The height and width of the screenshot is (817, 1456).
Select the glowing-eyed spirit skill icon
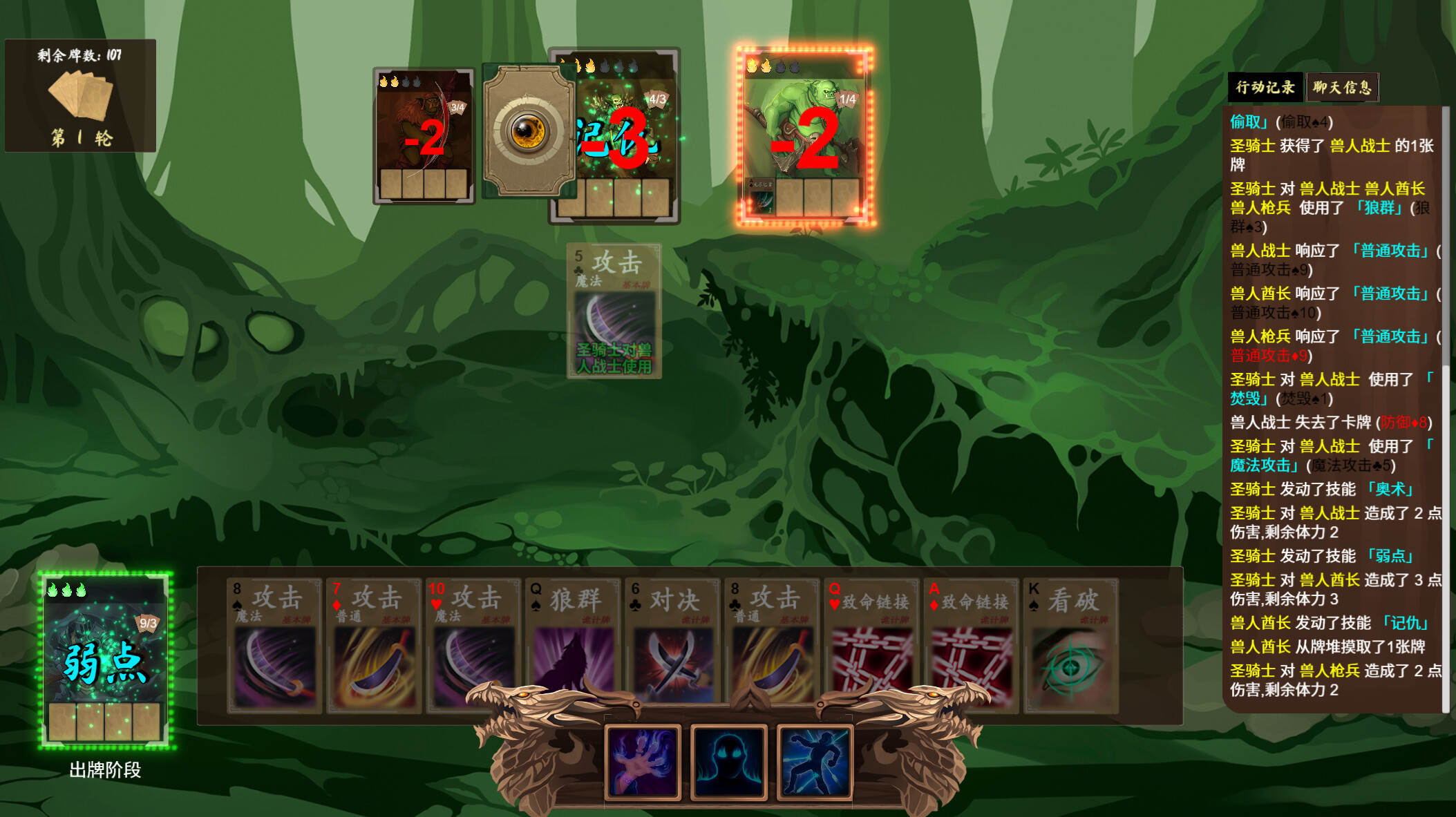728,761
